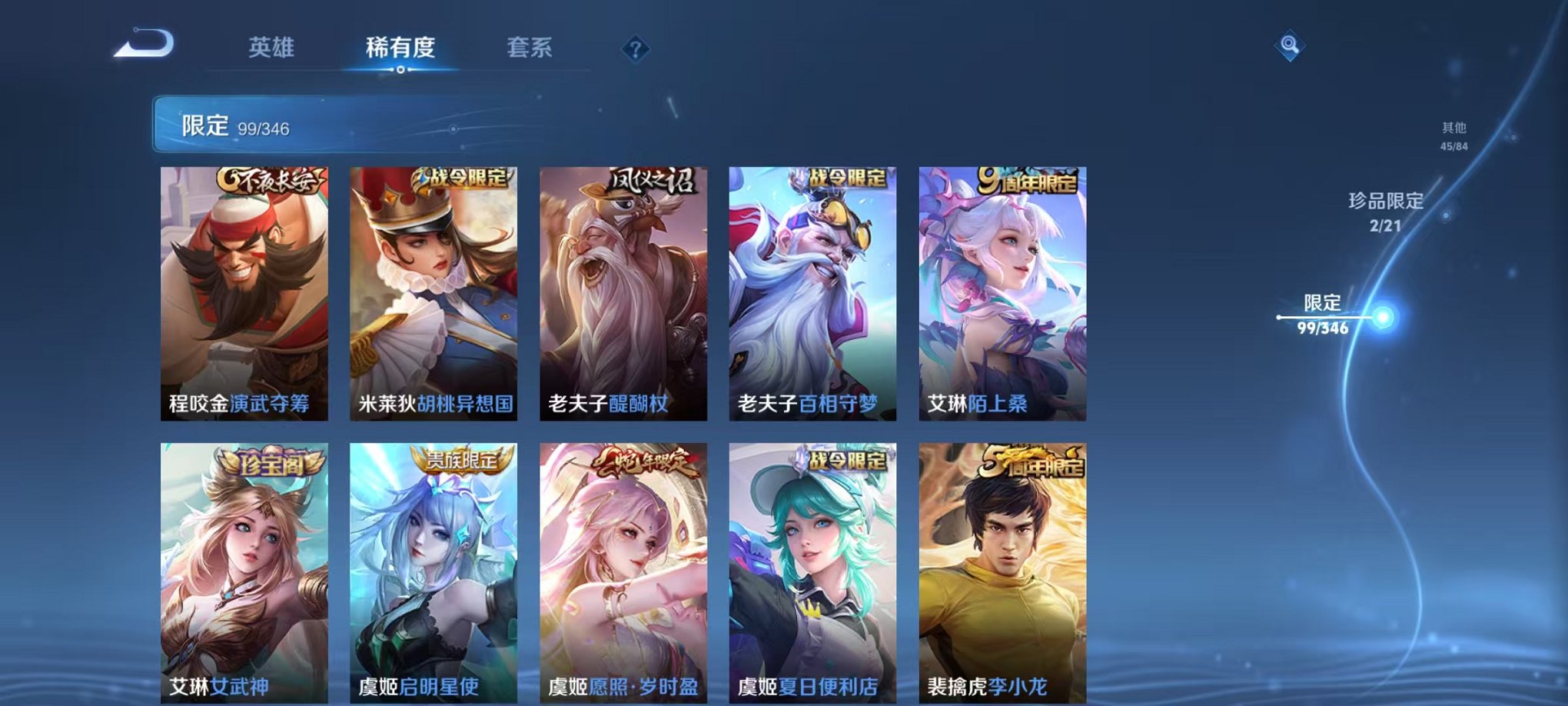Select the 稀有度 tab
1568x706 pixels.
(400, 46)
